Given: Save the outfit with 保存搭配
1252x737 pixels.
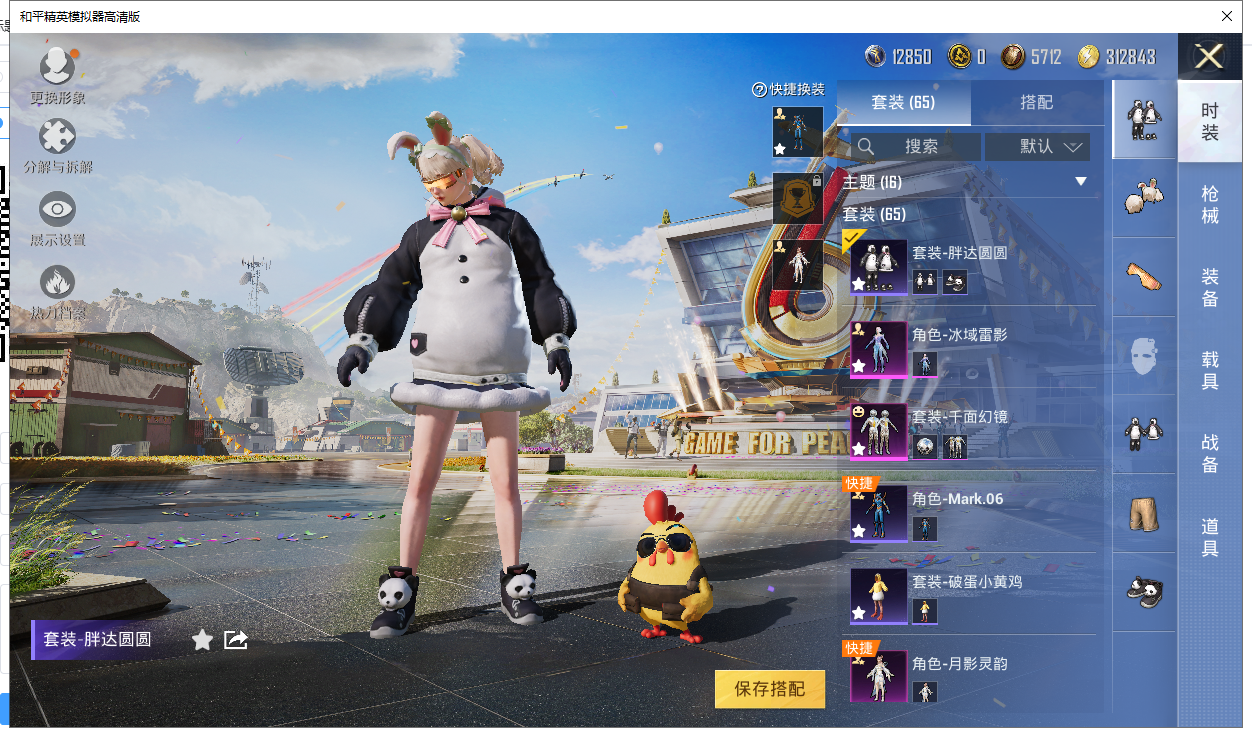Looking at the screenshot, I should click(x=769, y=689).
